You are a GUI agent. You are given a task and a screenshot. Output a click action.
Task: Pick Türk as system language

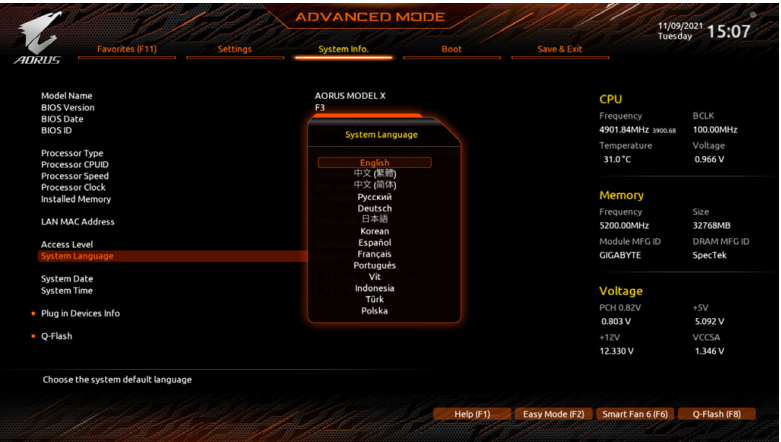(374, 299)
